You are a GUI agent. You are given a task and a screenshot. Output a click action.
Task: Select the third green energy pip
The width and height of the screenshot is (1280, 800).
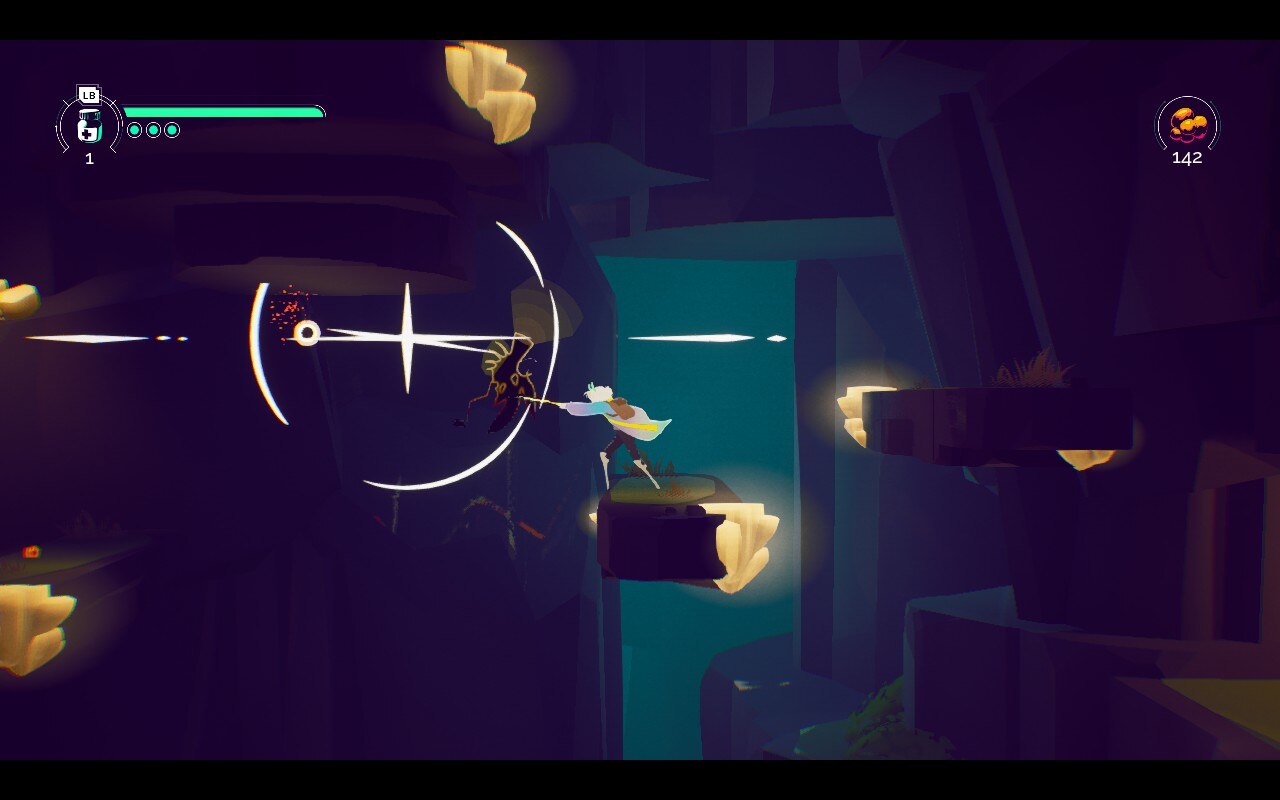[x=174, y=129]
